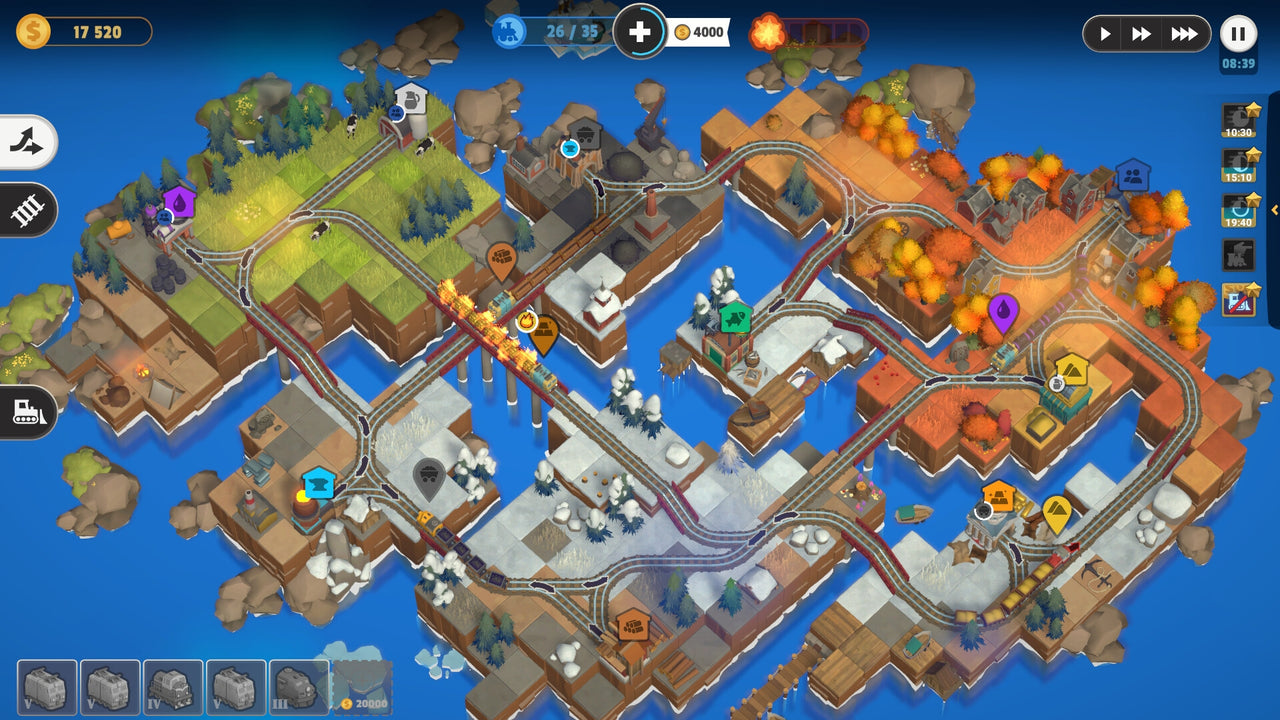Enable triple-speed fast forward

(1184, 33)
